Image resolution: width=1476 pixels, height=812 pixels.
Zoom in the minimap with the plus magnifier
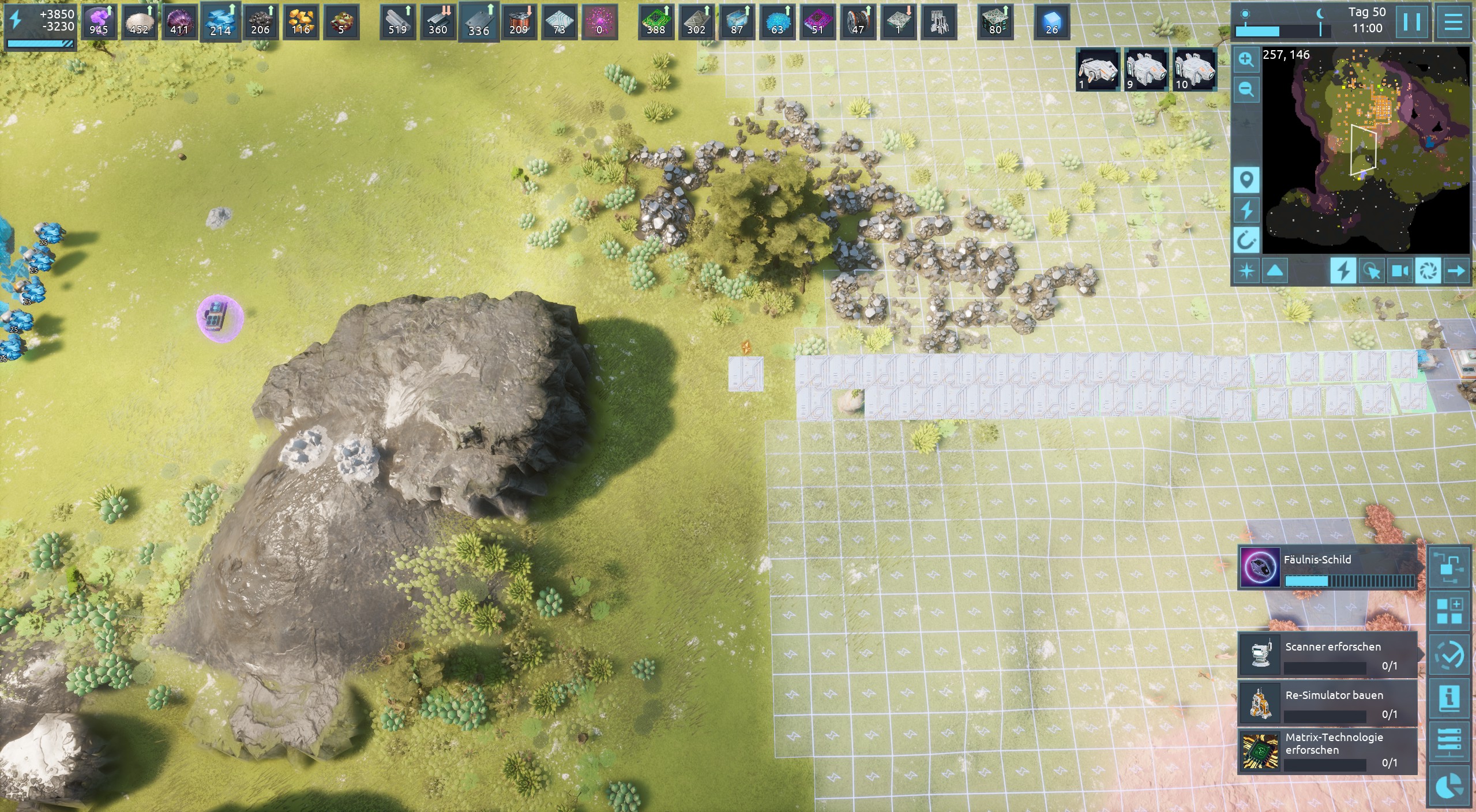1246,60
